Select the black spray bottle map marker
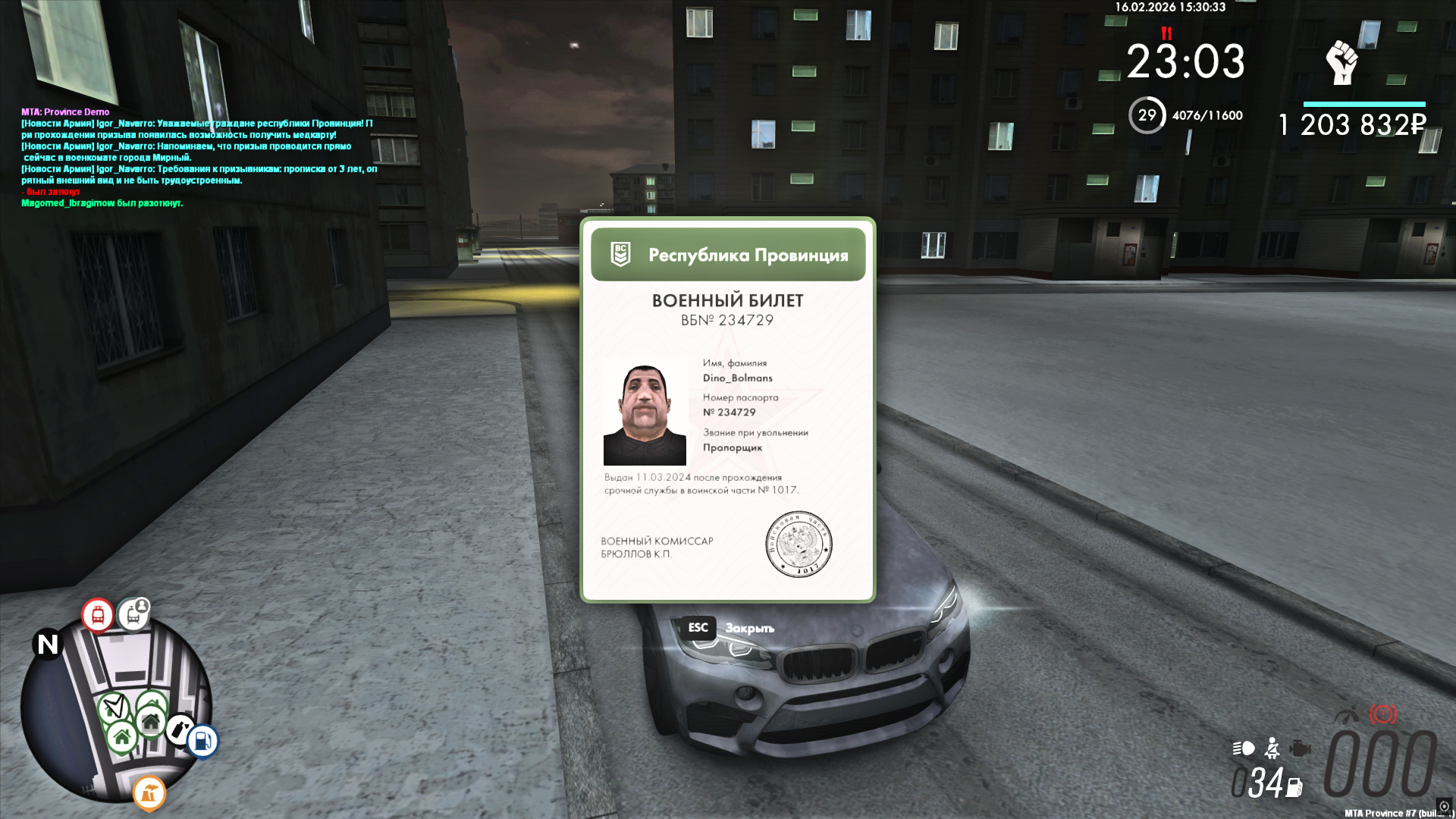 pos(179,730)
